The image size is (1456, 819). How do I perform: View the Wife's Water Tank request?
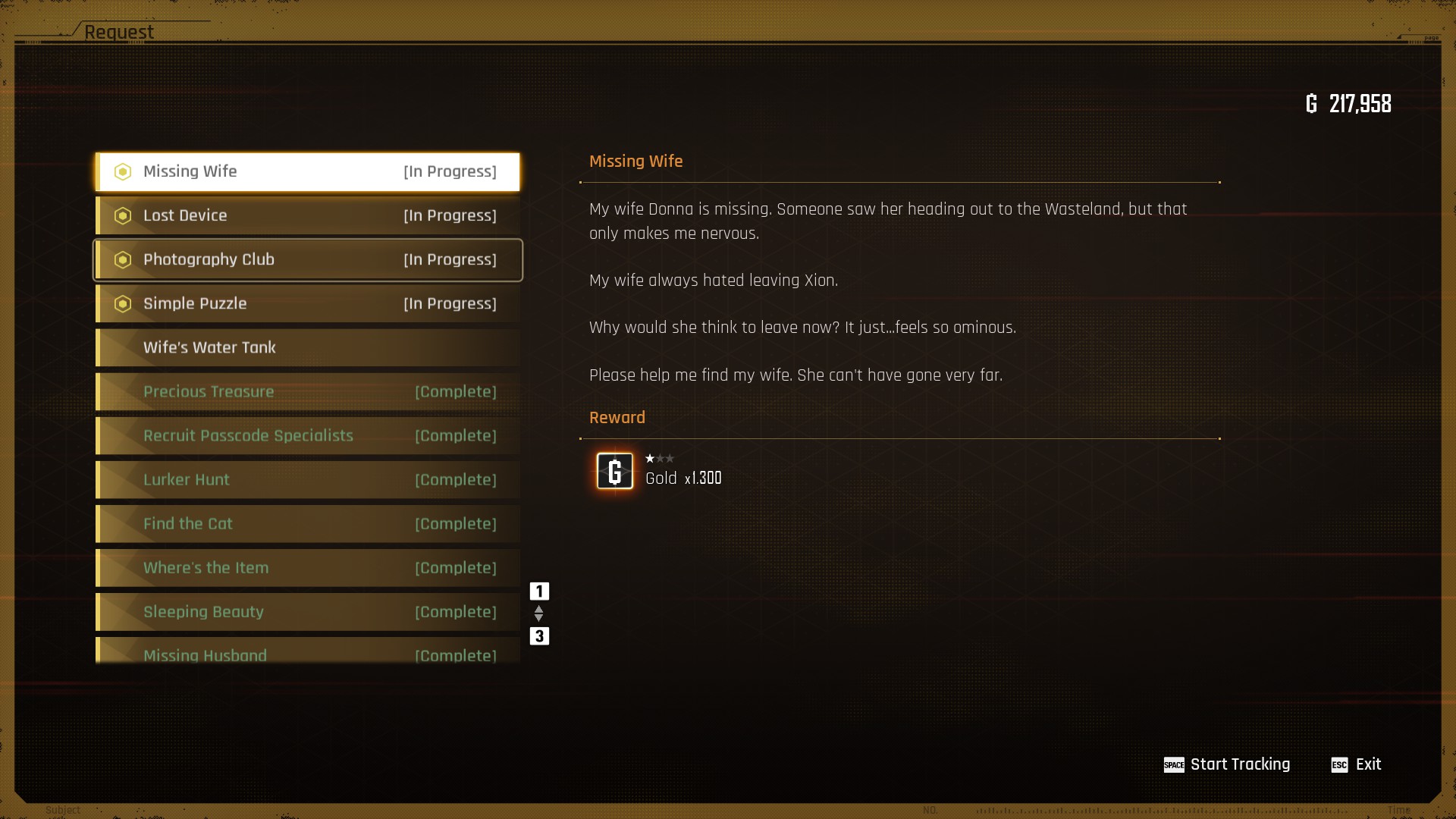pos(307,348)
